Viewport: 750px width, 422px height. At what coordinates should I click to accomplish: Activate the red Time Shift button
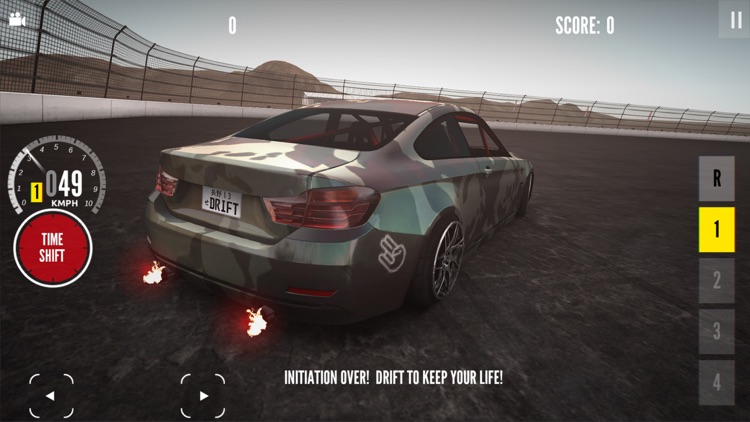(x=52, y=248)
